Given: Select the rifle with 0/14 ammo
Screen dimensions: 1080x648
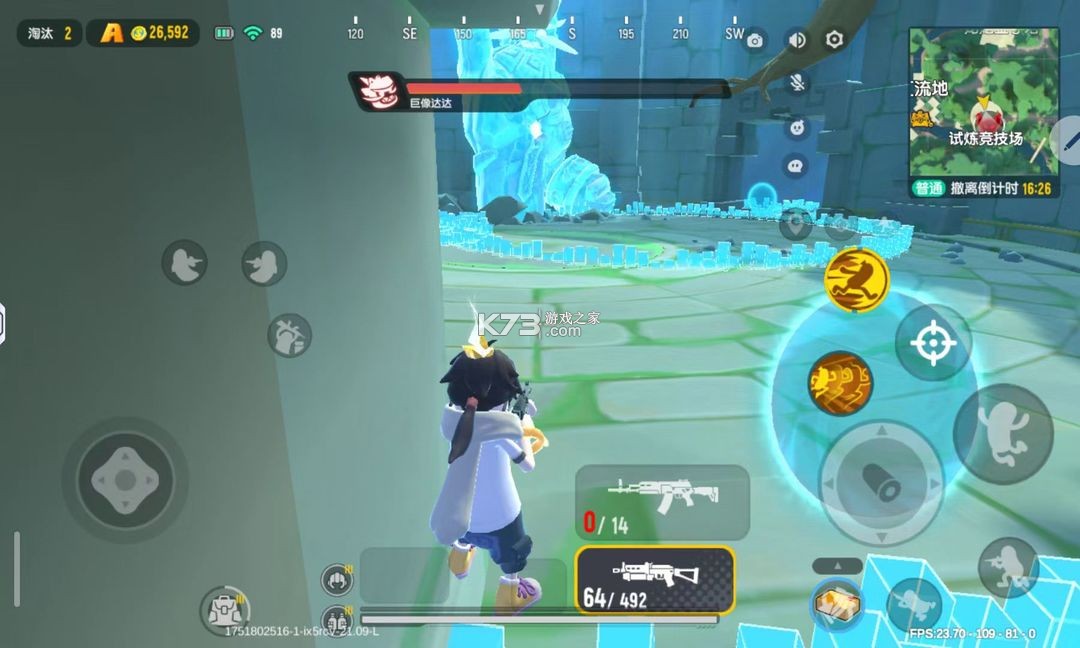Looking at the screenshot, I should click(662, 501).
